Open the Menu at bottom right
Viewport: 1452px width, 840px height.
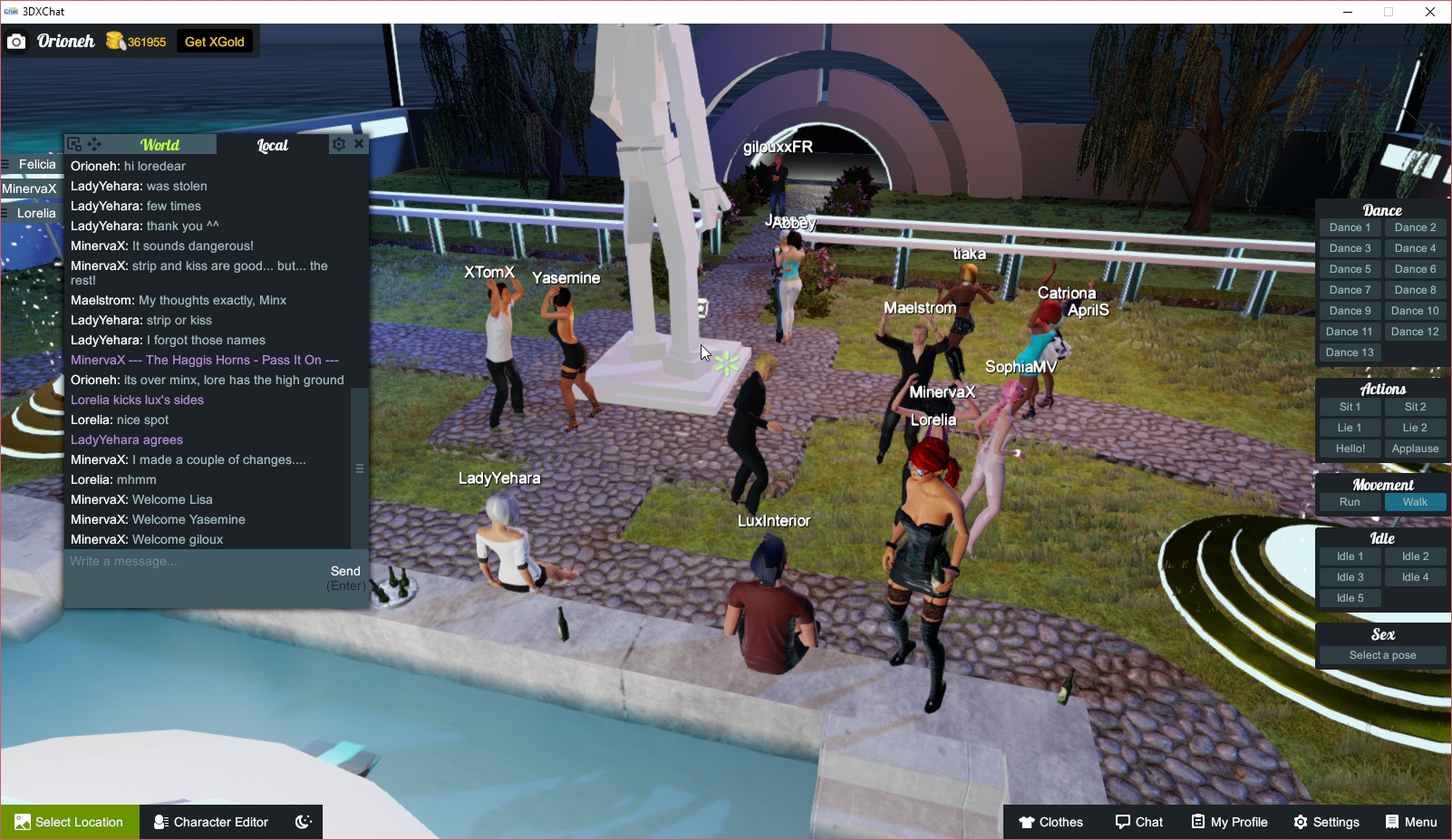click(x=1410, y=822)
